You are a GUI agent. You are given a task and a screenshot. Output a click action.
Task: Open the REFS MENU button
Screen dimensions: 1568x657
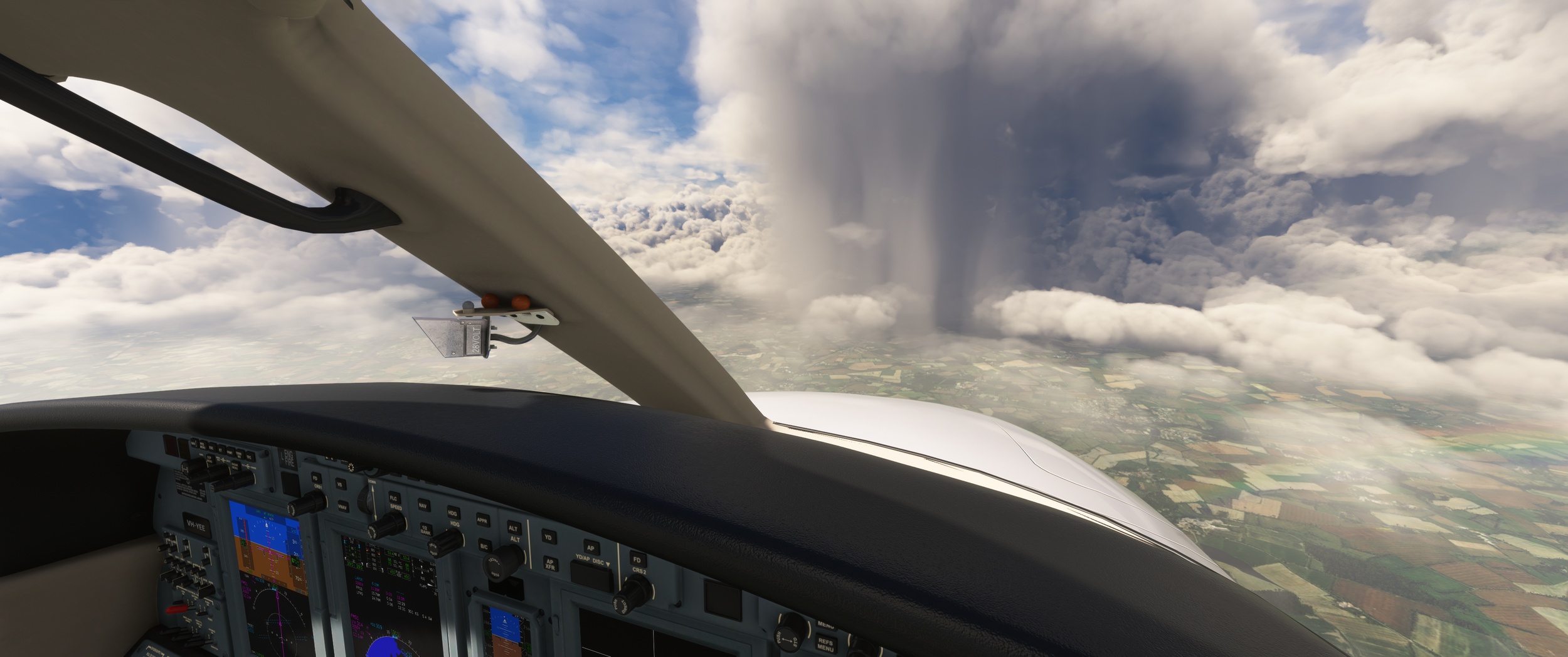[825, 644]
